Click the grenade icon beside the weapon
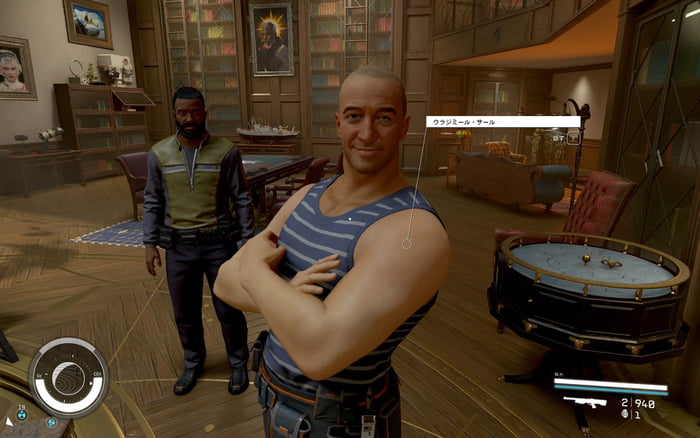This screenshot has width=700, height=438. pos(625,413)
